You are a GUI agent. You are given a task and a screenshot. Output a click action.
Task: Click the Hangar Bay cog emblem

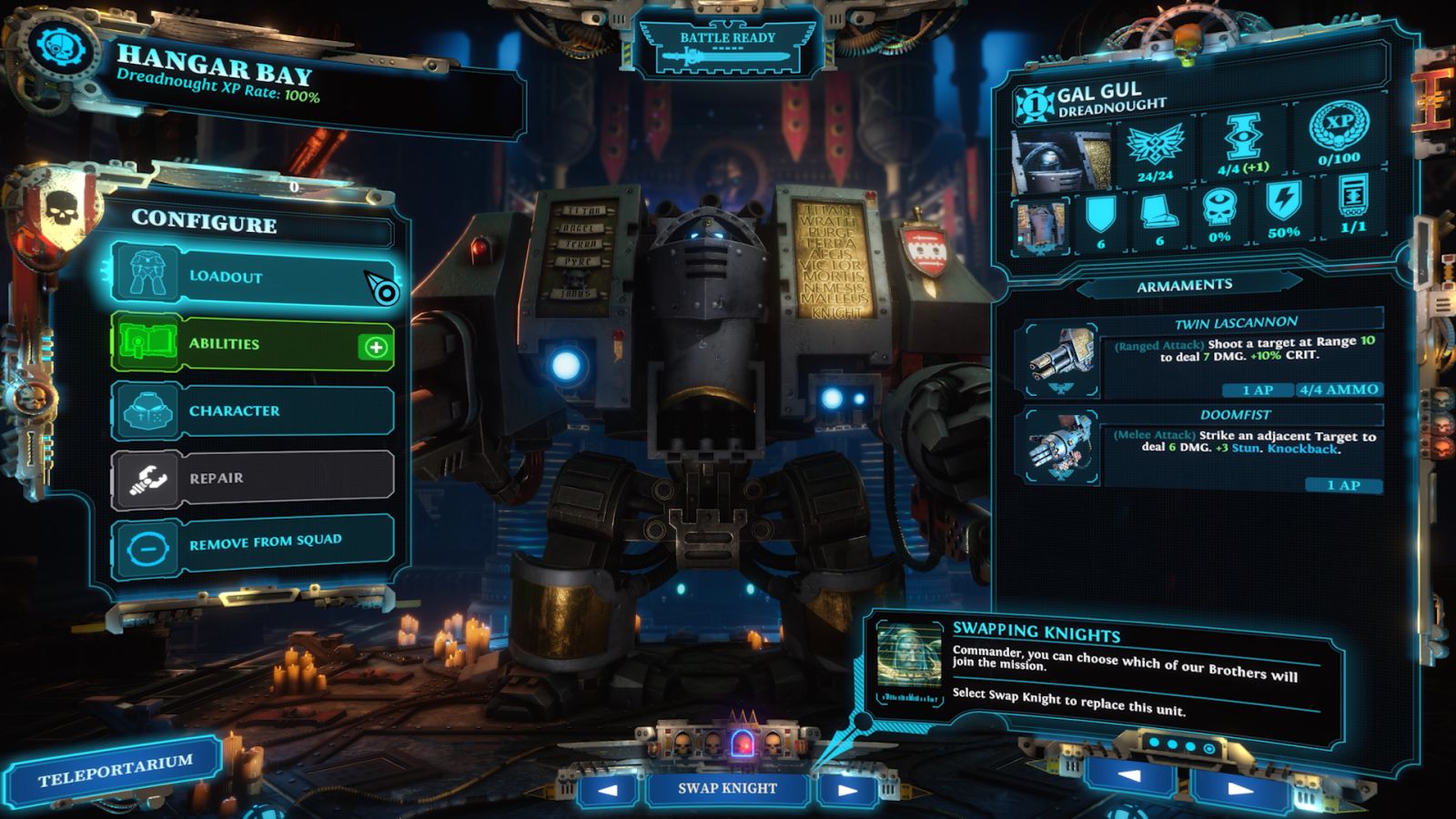[61, 47]
